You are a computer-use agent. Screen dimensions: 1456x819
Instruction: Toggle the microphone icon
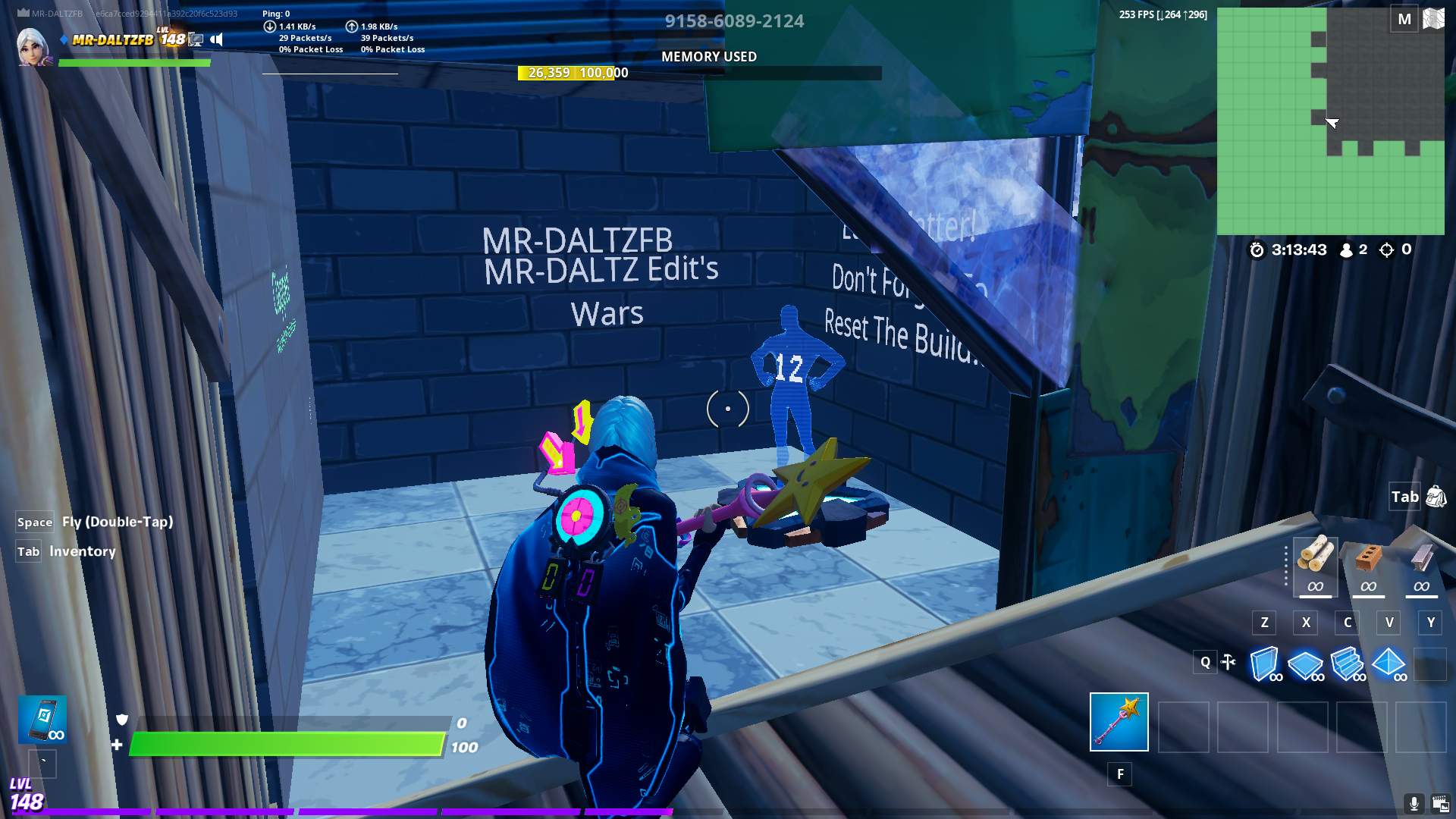coord(1414,803)
